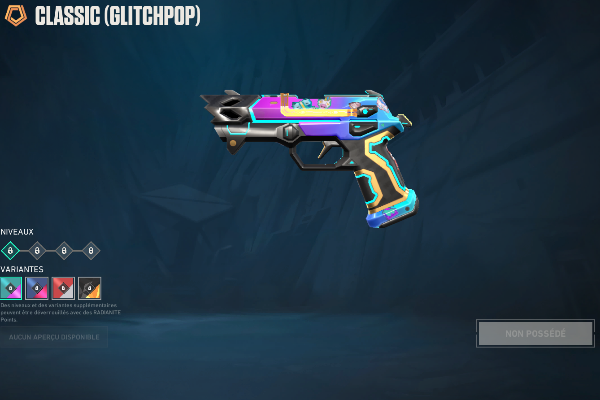Select the black and orange variant swatch

(89, 288)
